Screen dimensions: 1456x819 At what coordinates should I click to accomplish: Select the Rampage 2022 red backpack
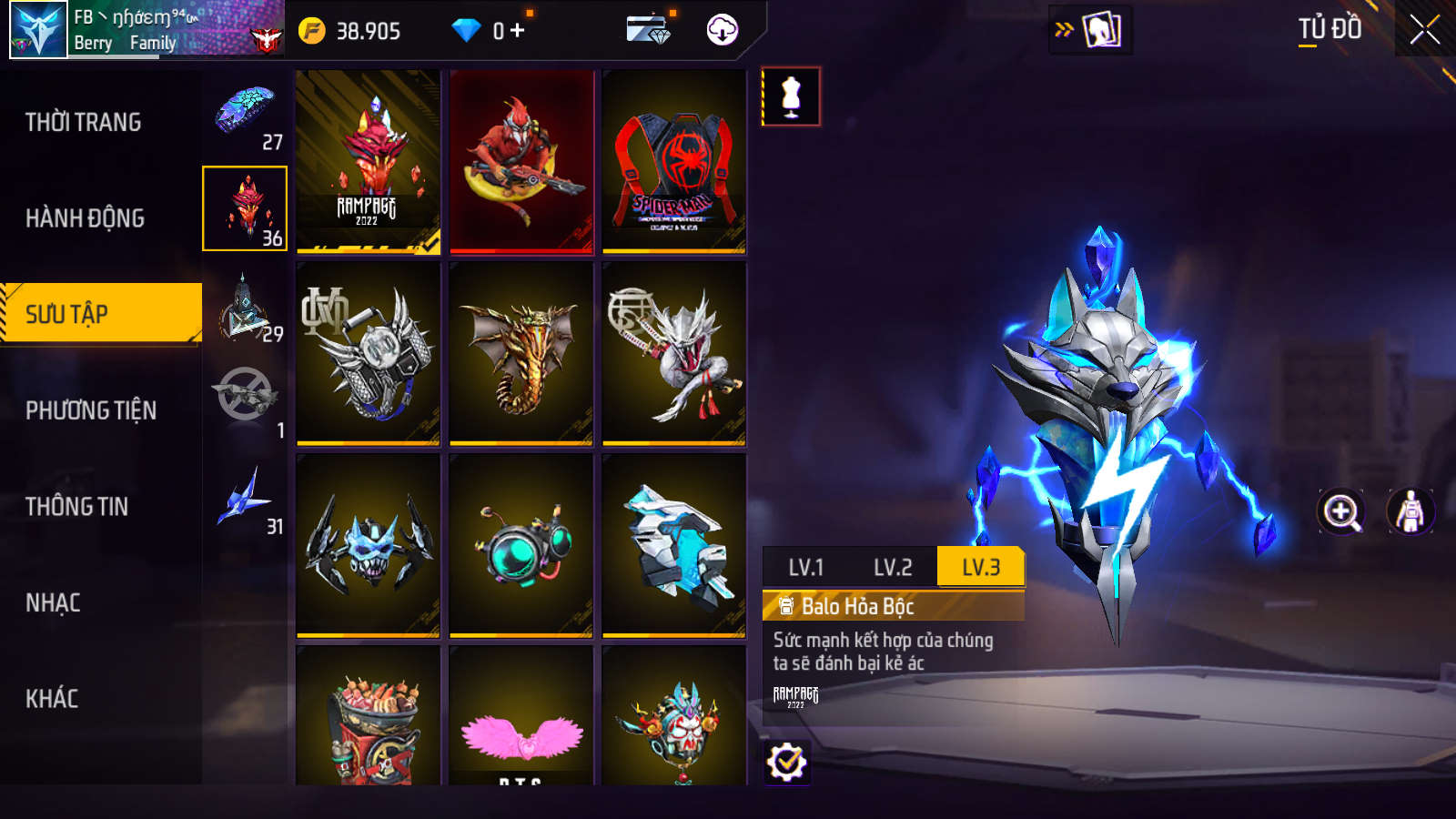[368, 162]
